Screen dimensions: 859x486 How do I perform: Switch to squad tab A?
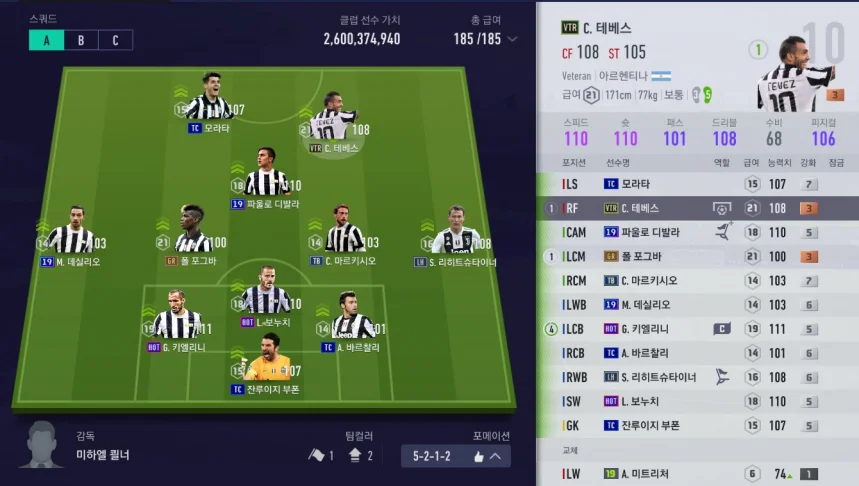tap(46, 40)
